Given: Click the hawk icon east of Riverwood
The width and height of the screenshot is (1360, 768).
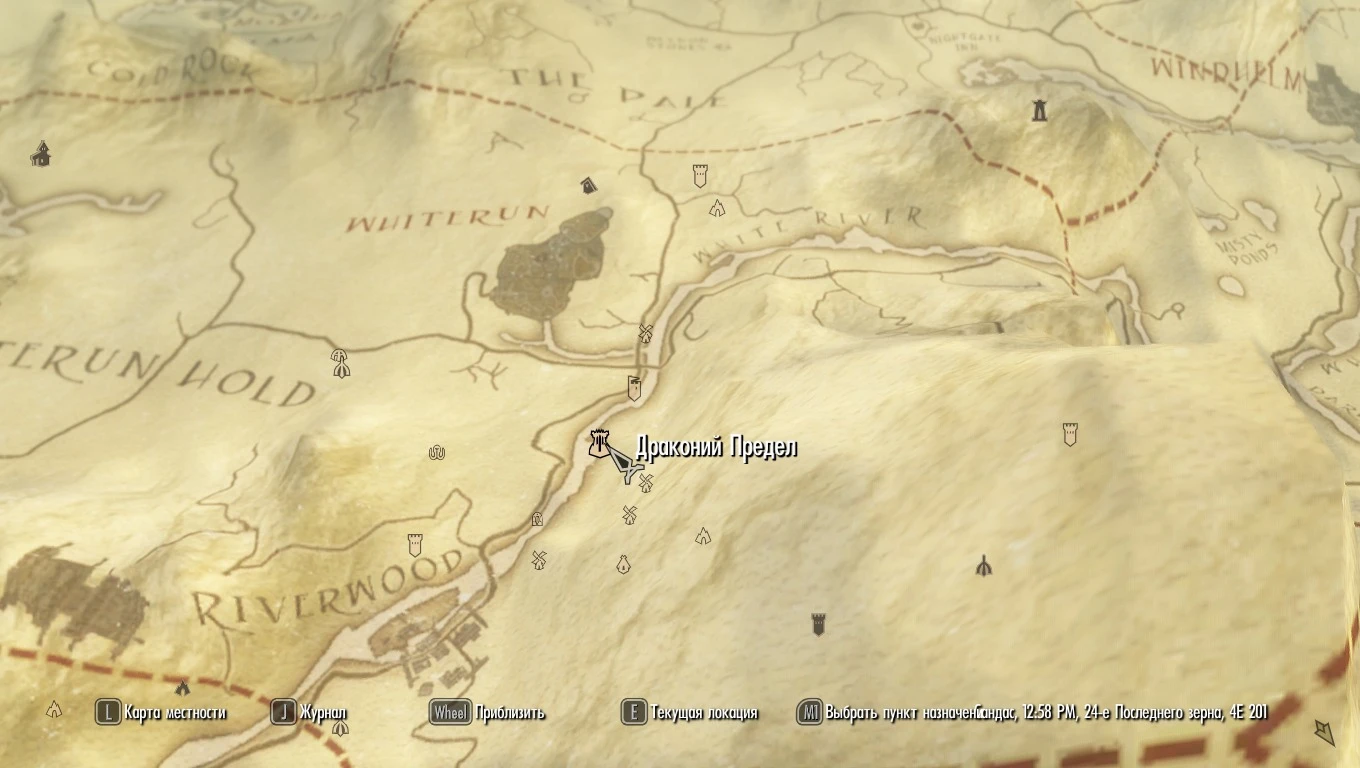Looking at the screenshot, I should click(x=984, y=567).
